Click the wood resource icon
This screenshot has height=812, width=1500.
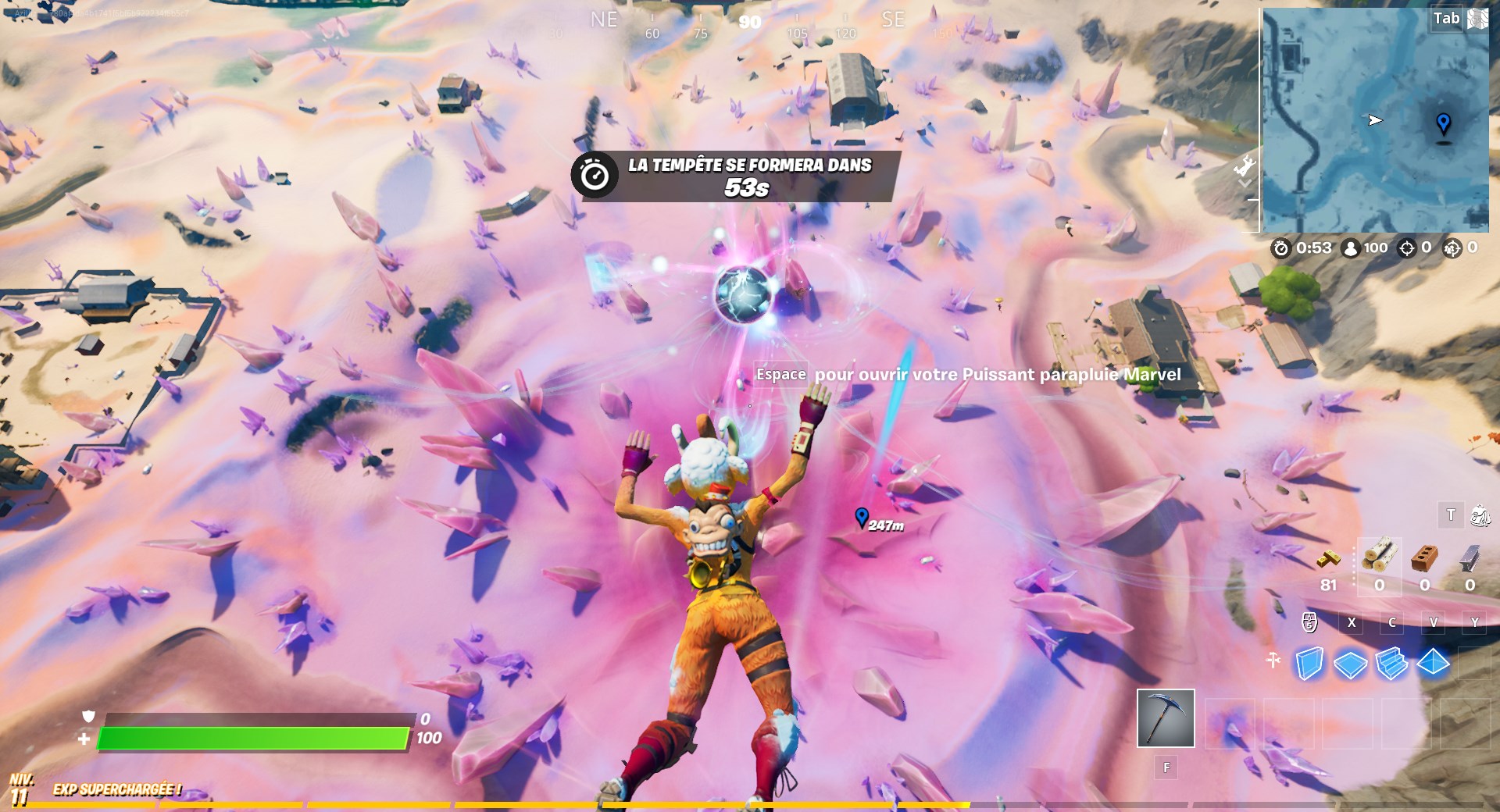pos(1379,558)
